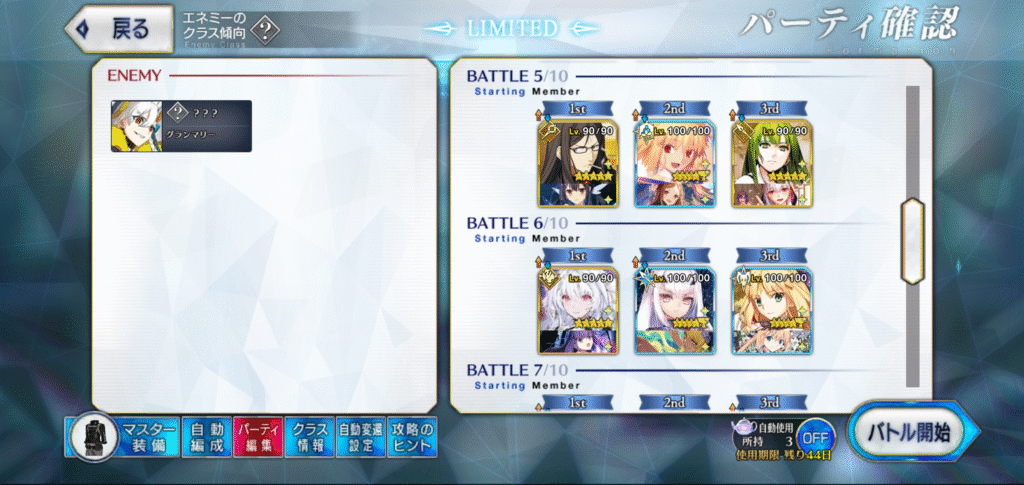Select Battle 5 second member card
Viewport: 1024px width, 485px height.
click(x=672, y=164)
